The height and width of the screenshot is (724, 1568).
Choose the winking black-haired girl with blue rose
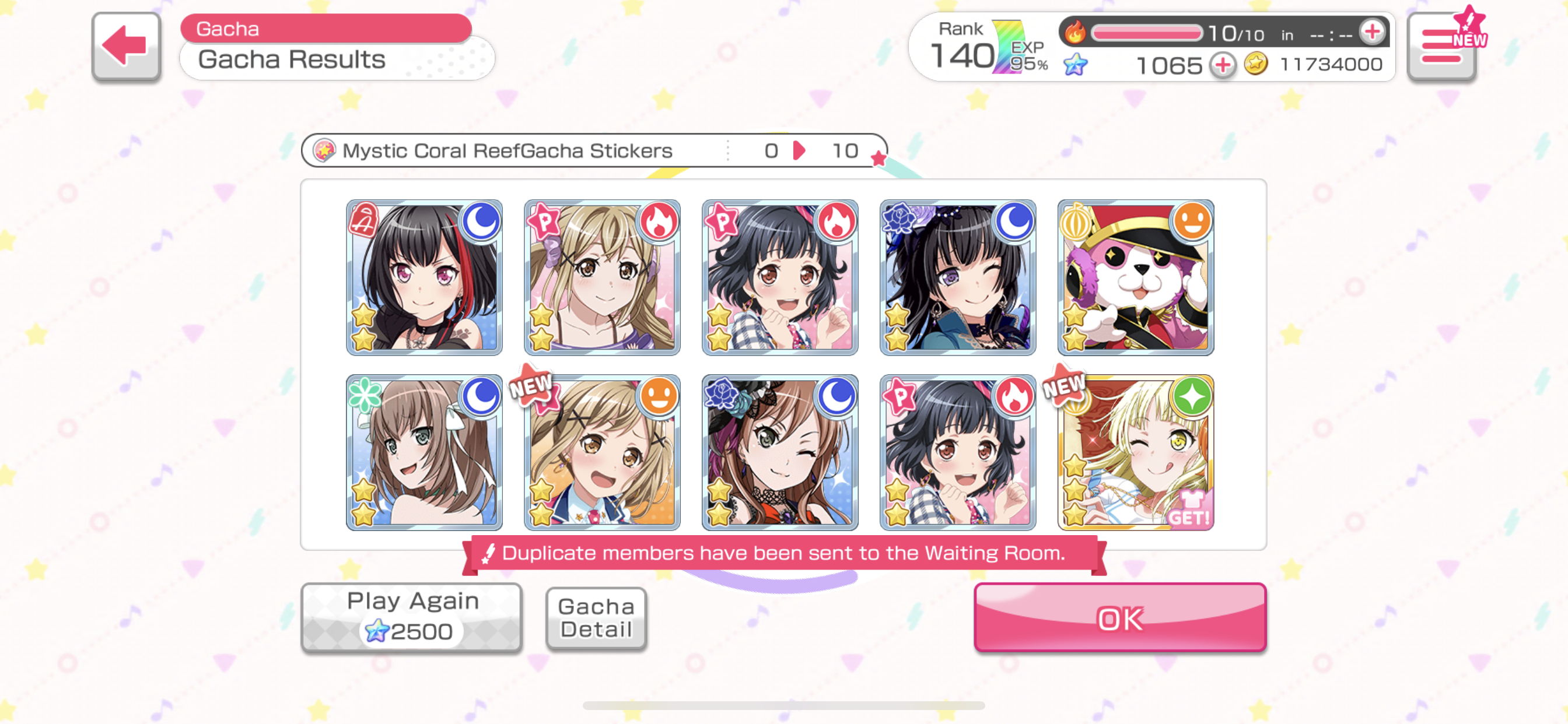coord(957,277)
